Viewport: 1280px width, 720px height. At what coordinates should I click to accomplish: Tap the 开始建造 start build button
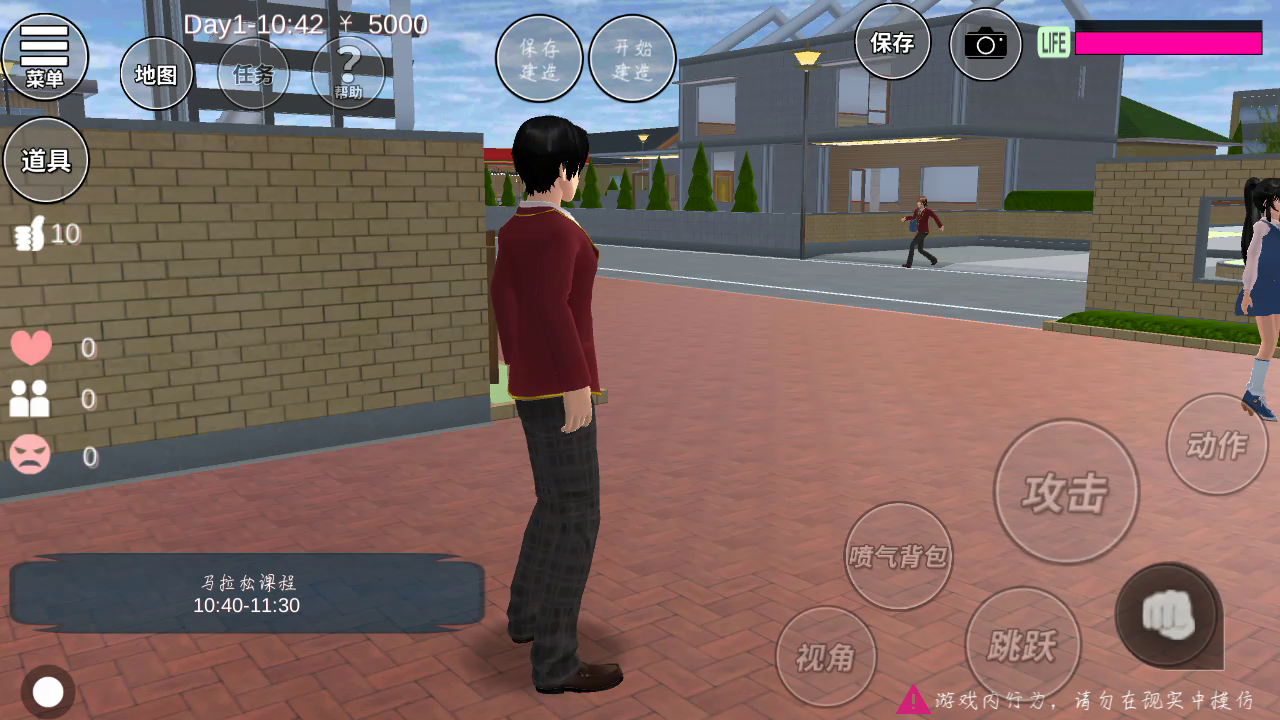click(x=632, y=59)
